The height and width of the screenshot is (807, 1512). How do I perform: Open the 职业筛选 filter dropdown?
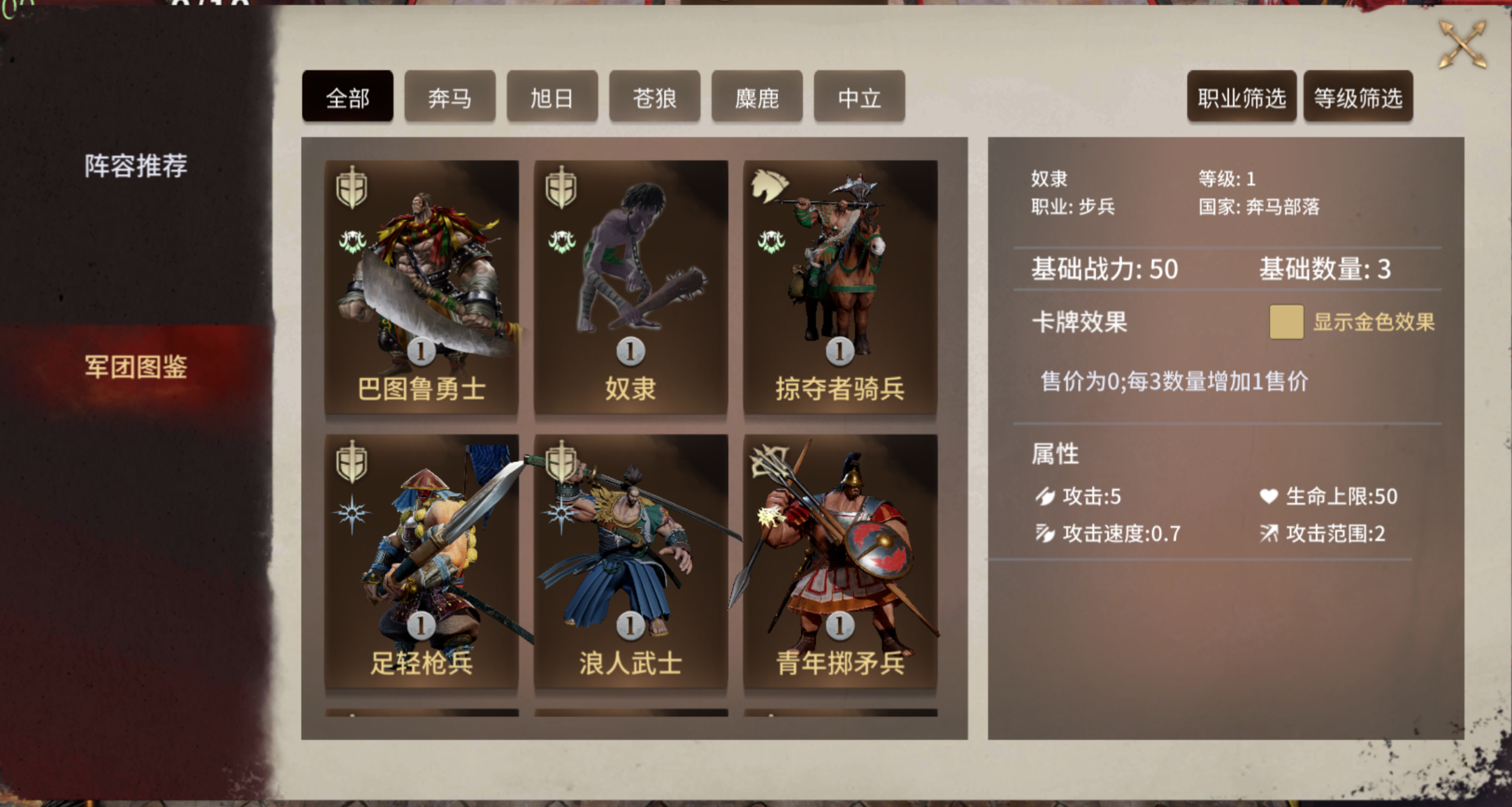coord(1241,97)
